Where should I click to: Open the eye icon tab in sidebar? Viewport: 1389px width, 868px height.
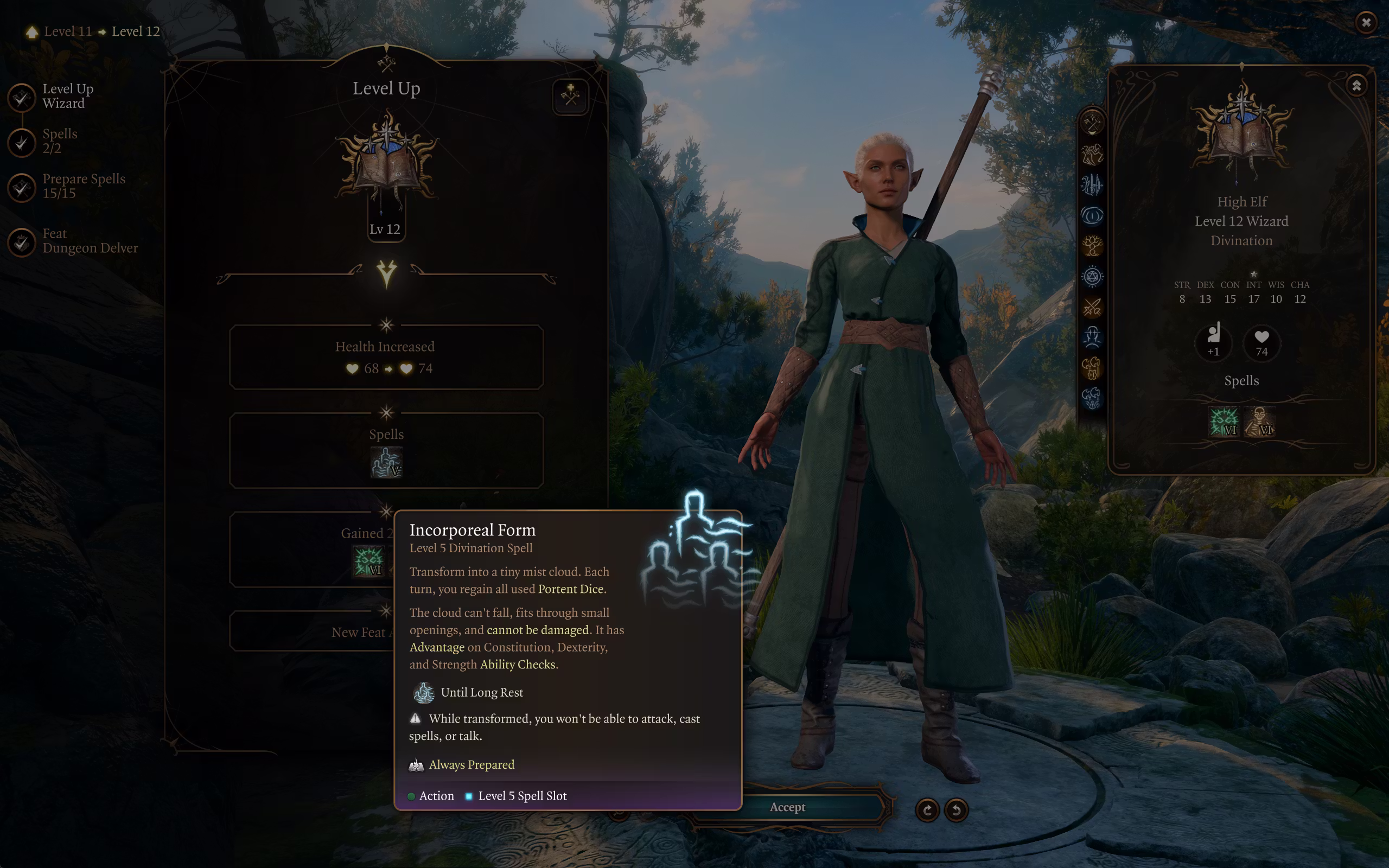pyautogui.click(x=1092, y=216)
